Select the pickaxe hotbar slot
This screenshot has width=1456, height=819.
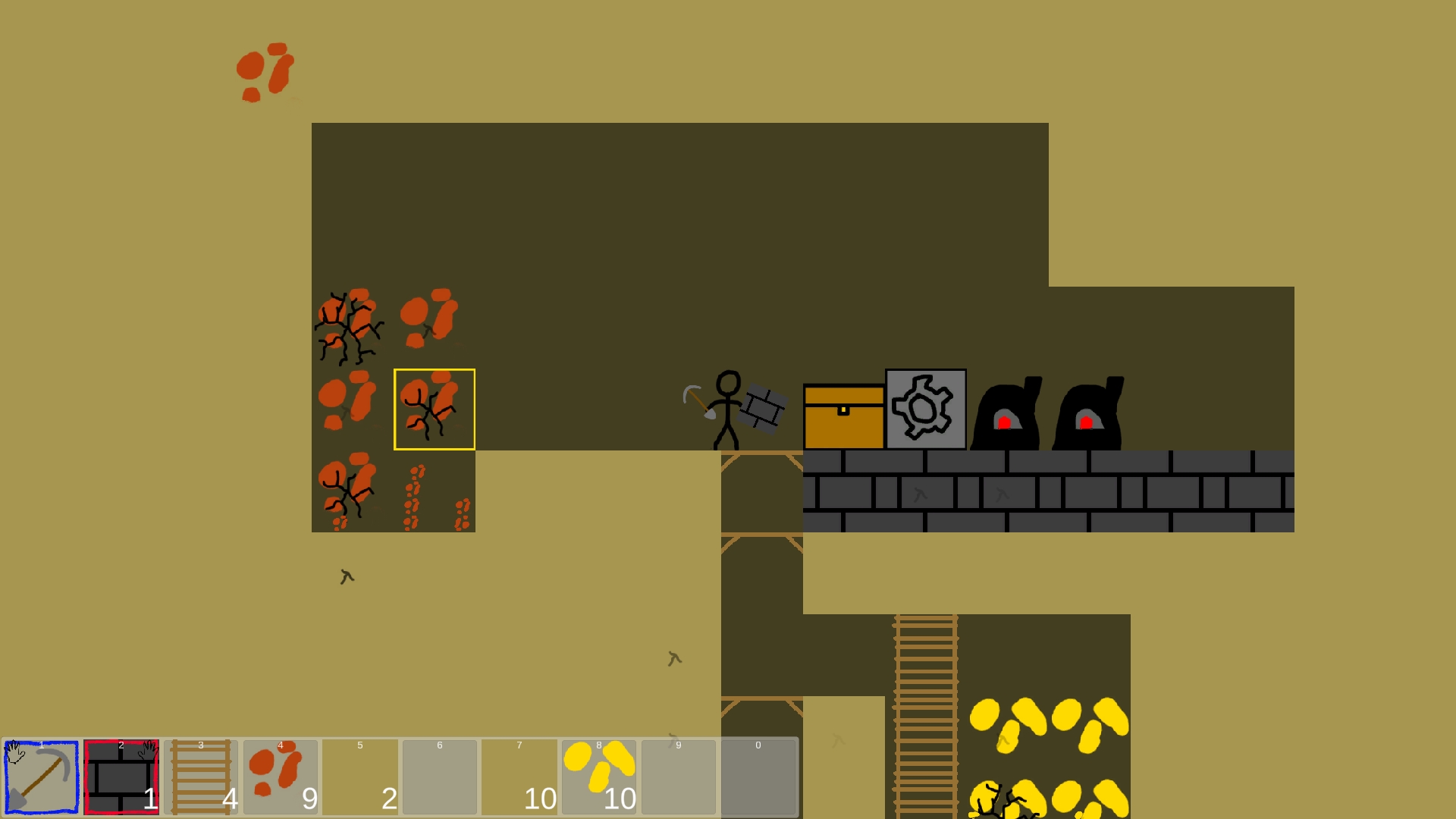[42, 777]
